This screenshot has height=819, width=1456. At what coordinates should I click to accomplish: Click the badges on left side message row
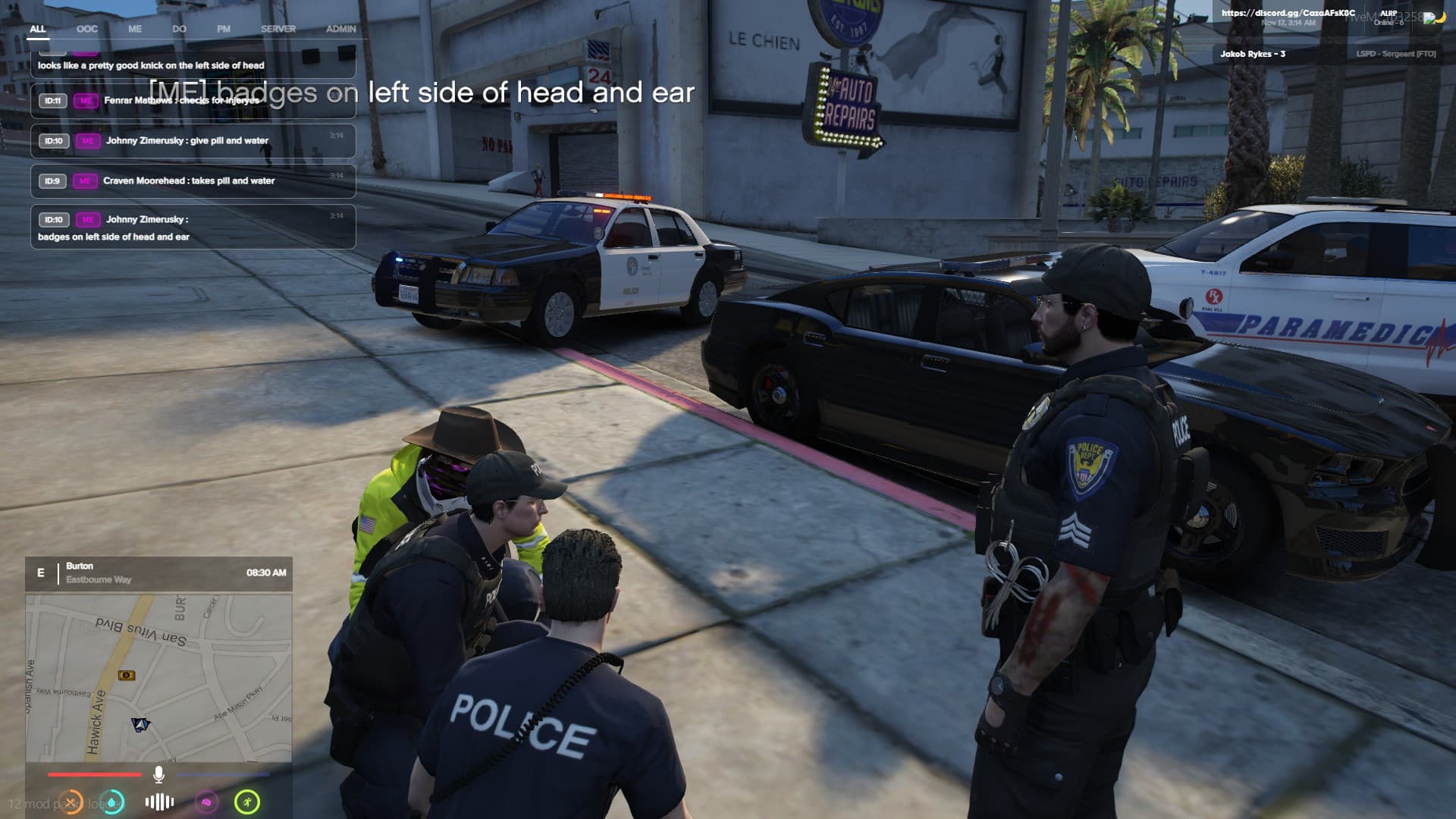pyautogui.click(x=193, y=227)
